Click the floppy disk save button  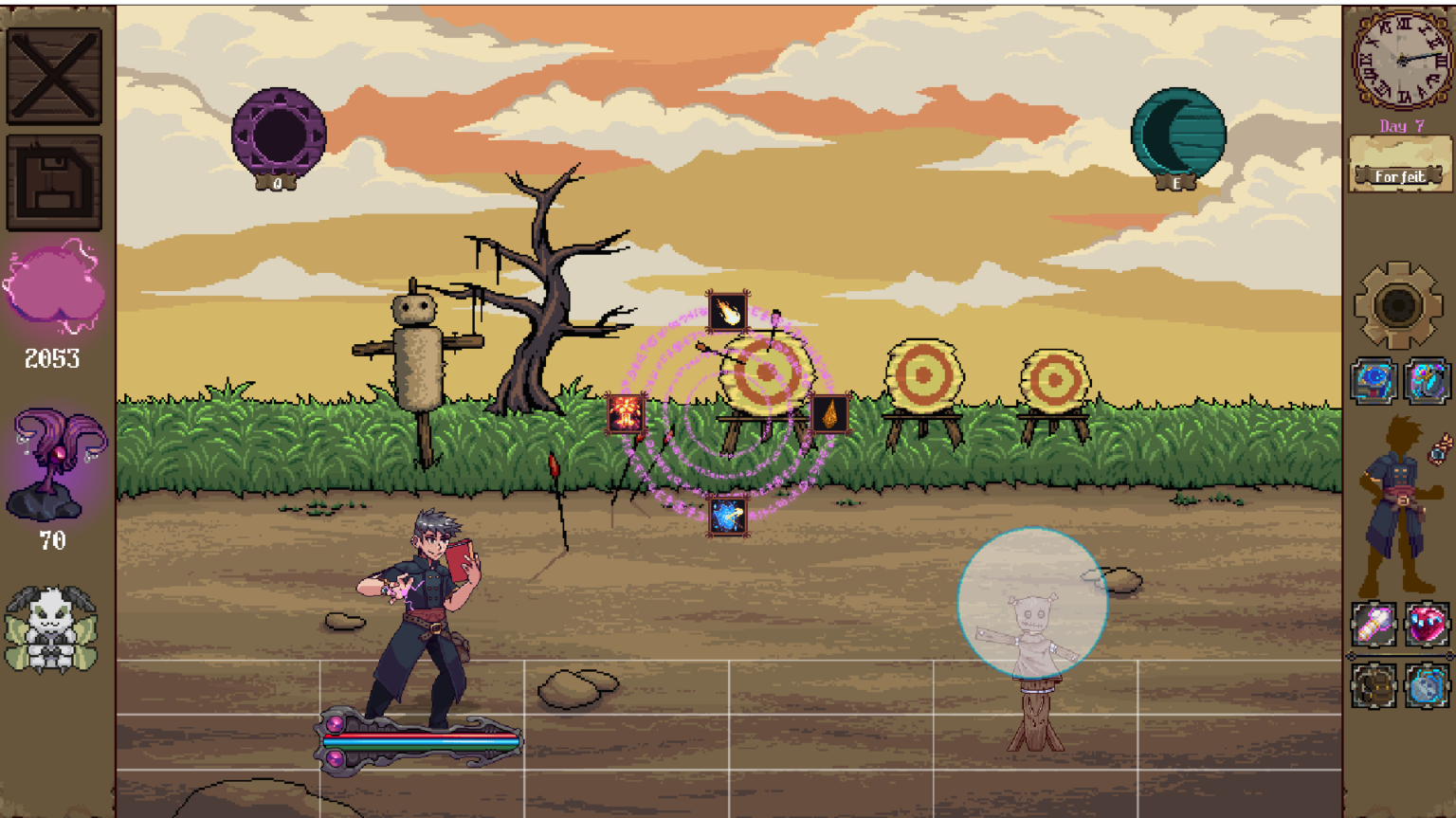click(54, 183)
